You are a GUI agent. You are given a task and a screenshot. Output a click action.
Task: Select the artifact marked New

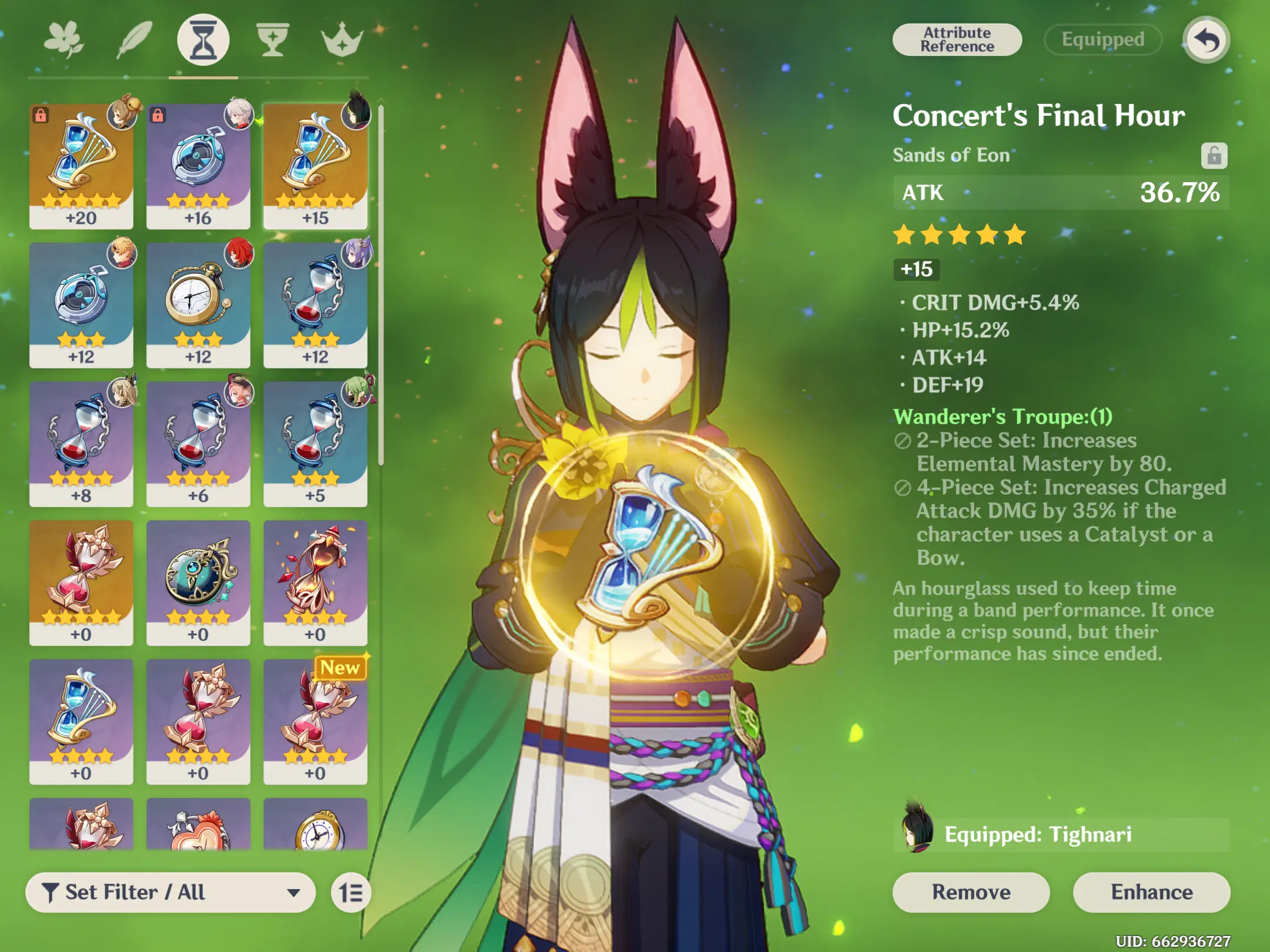pos(315,722)
